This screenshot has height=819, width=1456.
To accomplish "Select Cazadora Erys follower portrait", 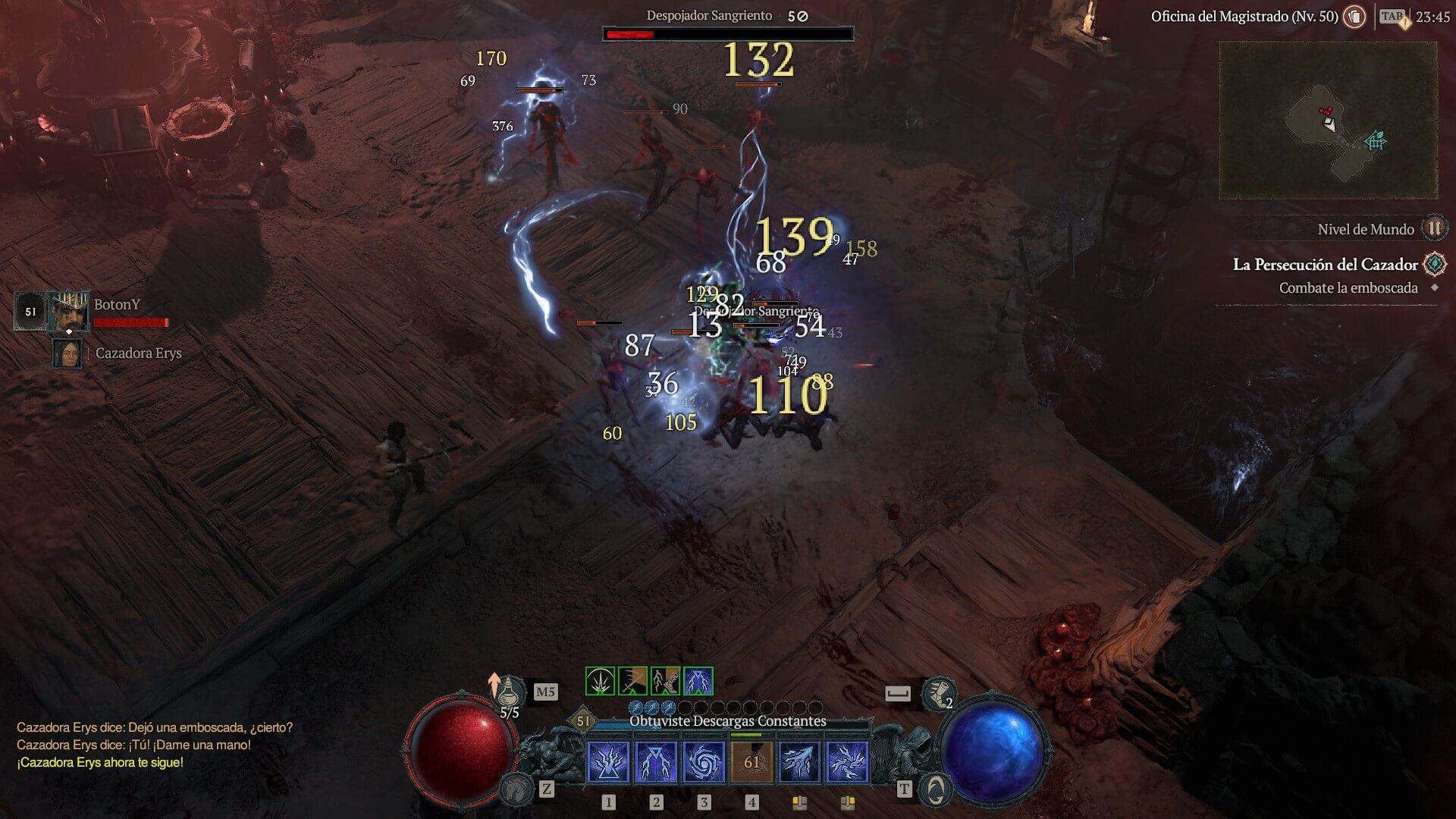I will 67,353.
